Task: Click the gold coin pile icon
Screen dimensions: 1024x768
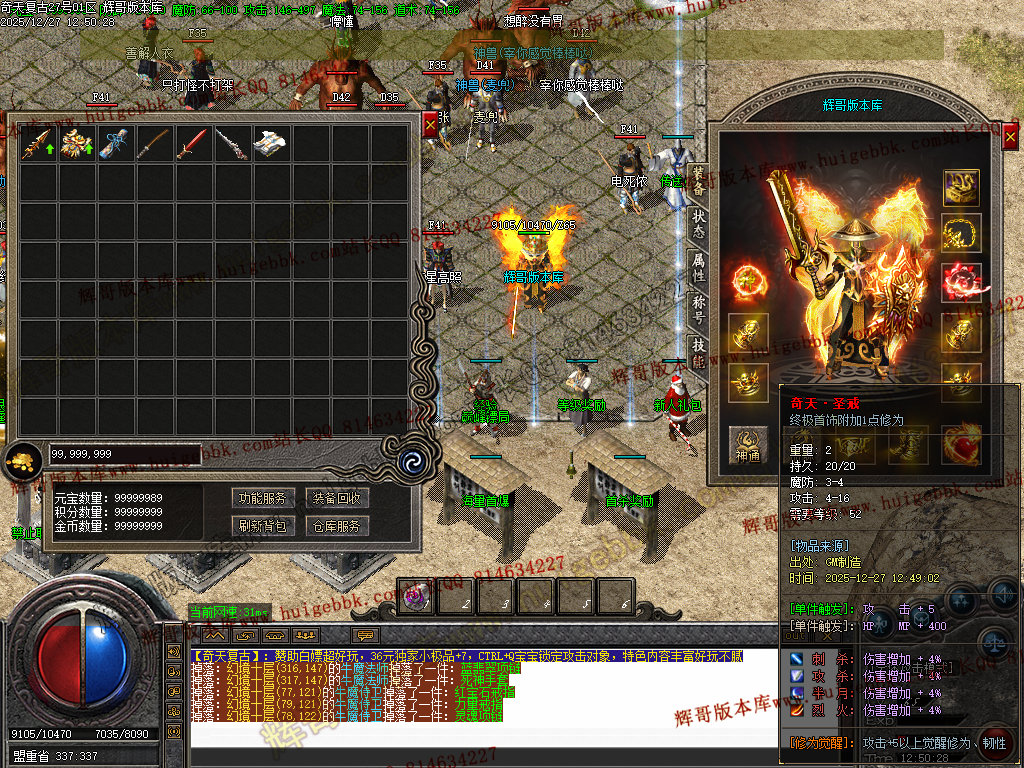Action: click(x=20, y=461)
